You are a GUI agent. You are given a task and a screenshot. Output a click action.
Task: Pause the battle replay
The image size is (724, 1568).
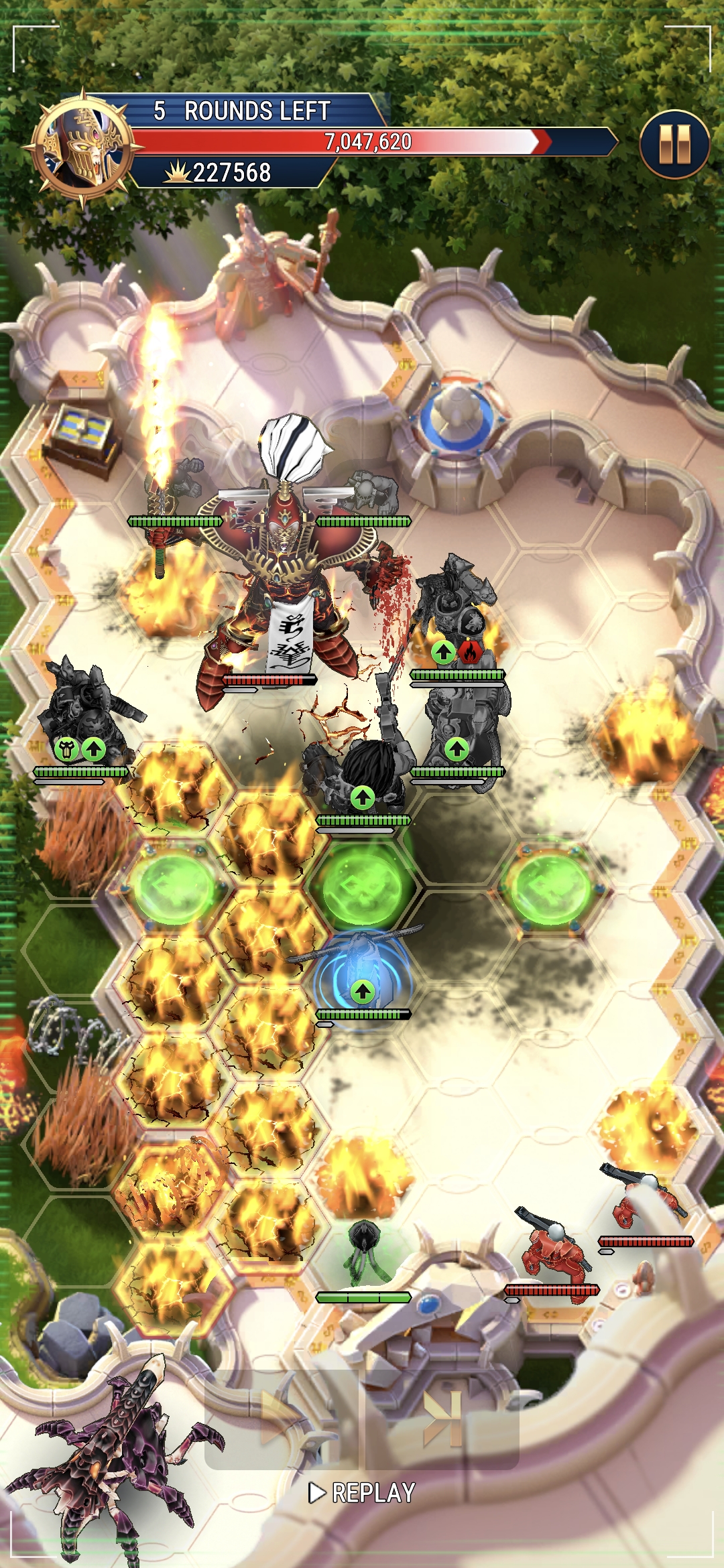[674, 145]
